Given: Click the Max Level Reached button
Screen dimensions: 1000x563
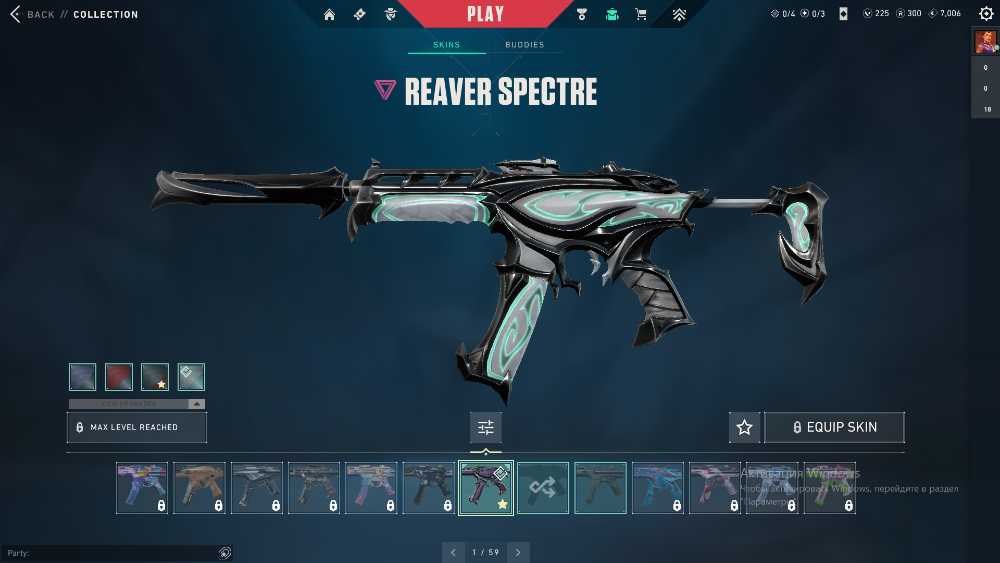Looking at the screenshot, I should pos(137,427).
